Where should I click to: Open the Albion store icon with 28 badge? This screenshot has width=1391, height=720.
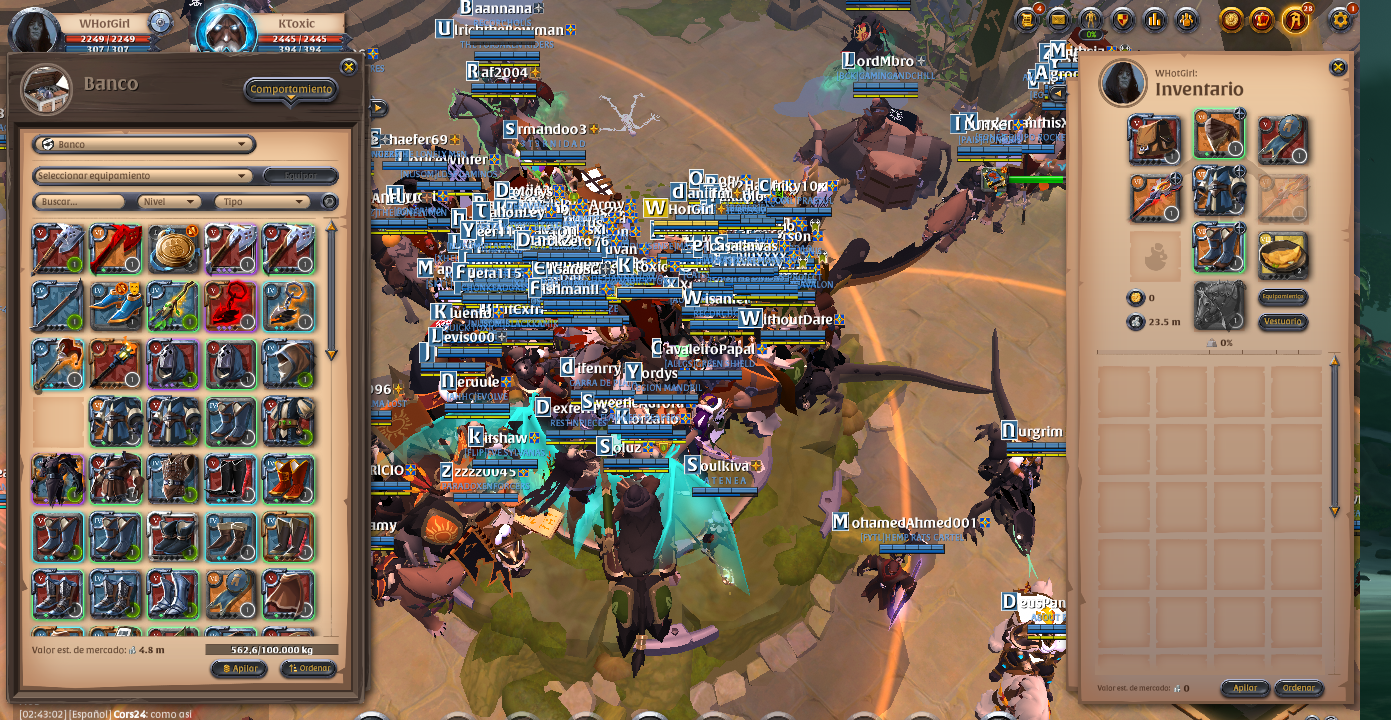pos(1295,19)
